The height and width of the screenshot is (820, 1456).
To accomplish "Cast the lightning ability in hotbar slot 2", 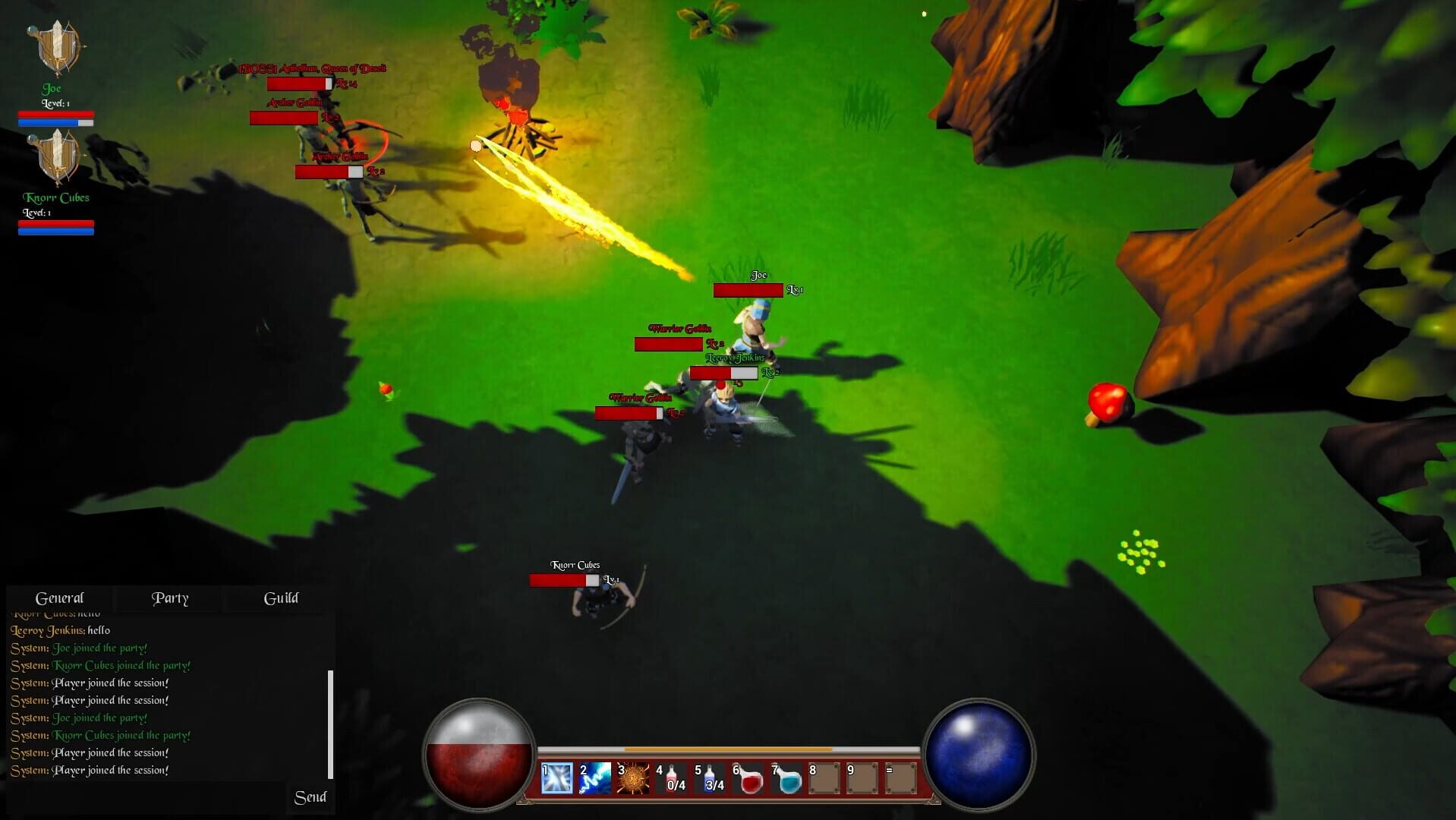I will (x=595, y=777).
